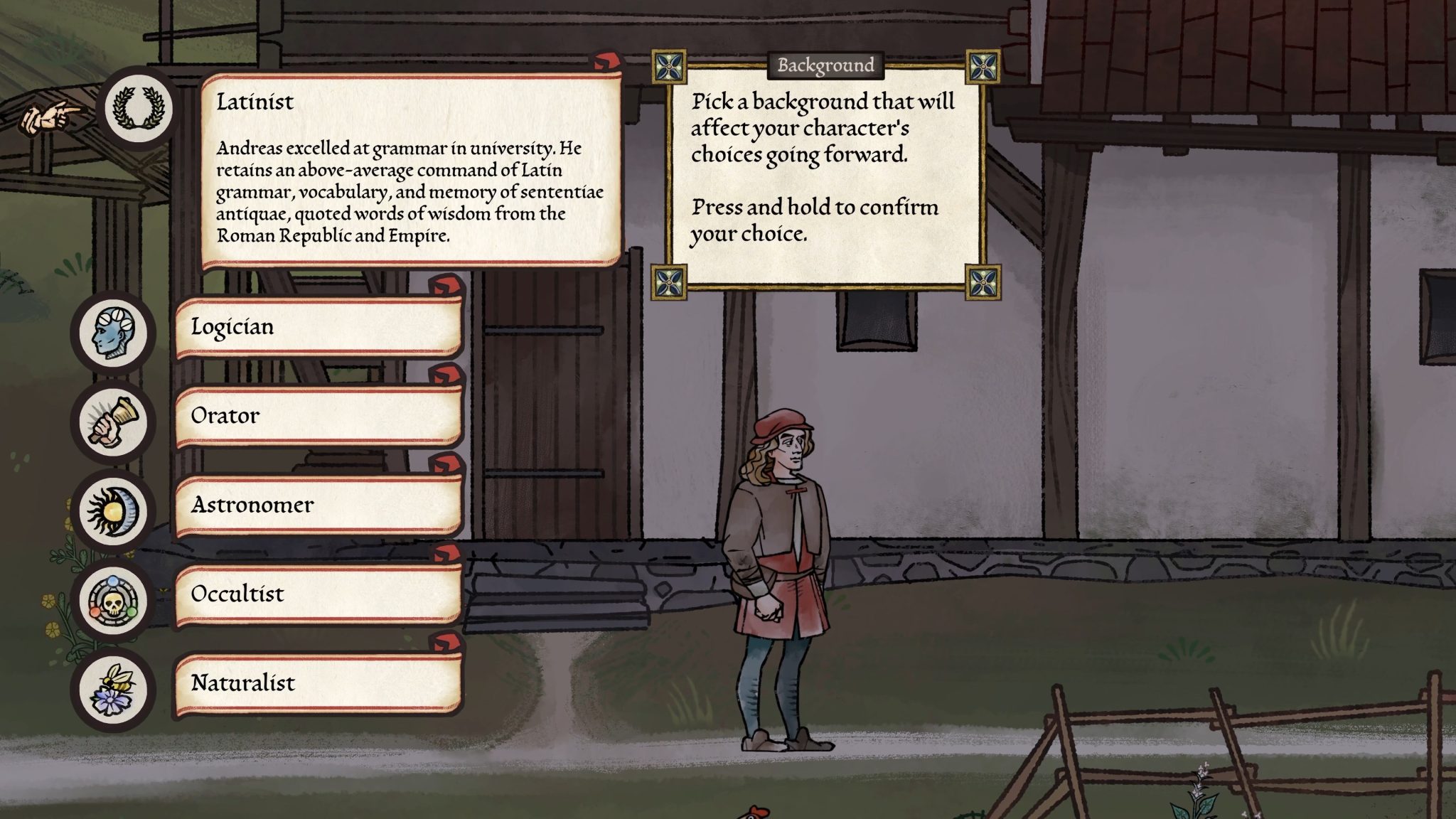The image size is (1456, 819).
Task: Click the flowers and bee Naturalist icon
Action: point(114,685)
